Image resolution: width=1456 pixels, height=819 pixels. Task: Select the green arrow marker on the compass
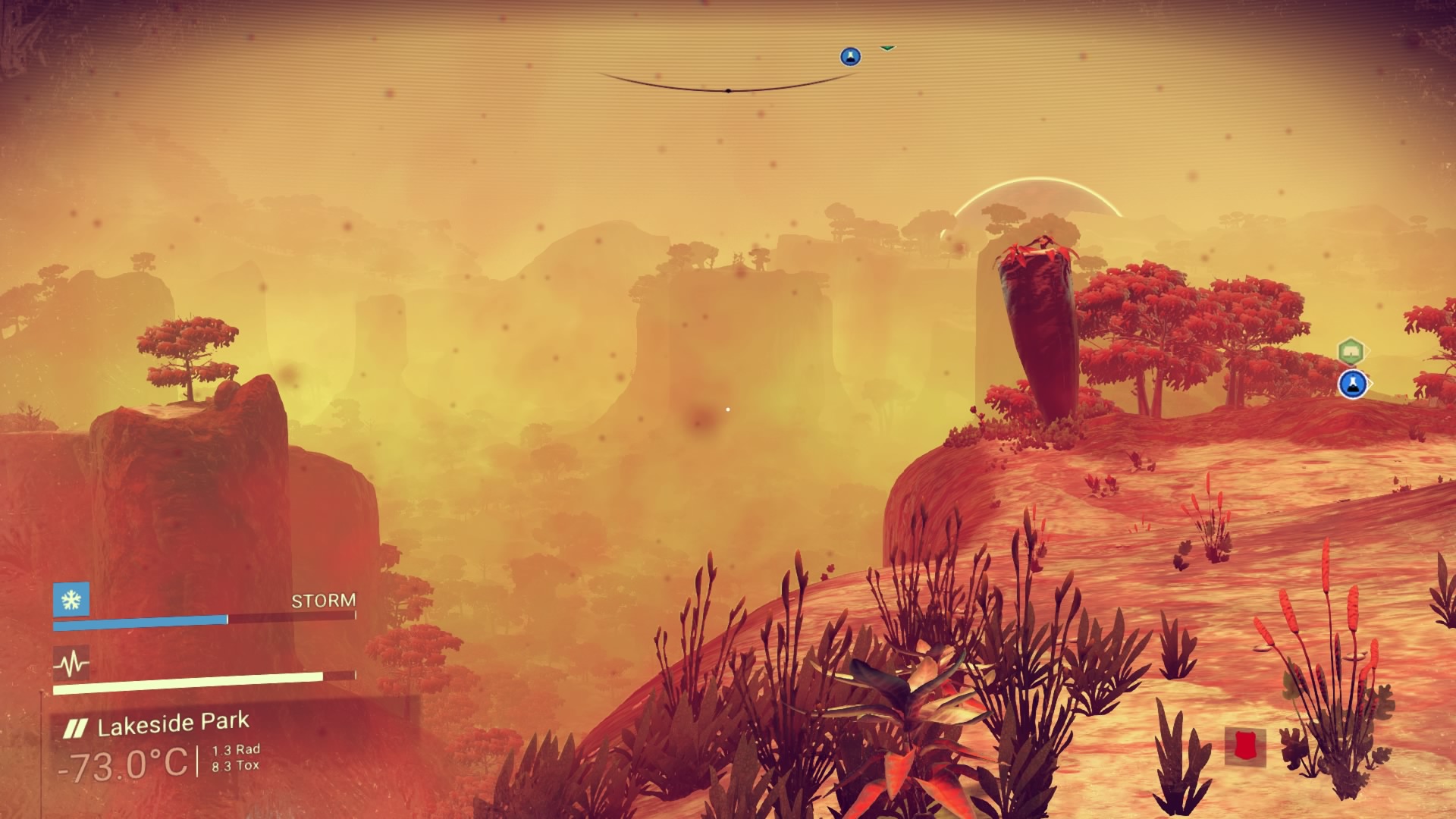tap(887, 48)
